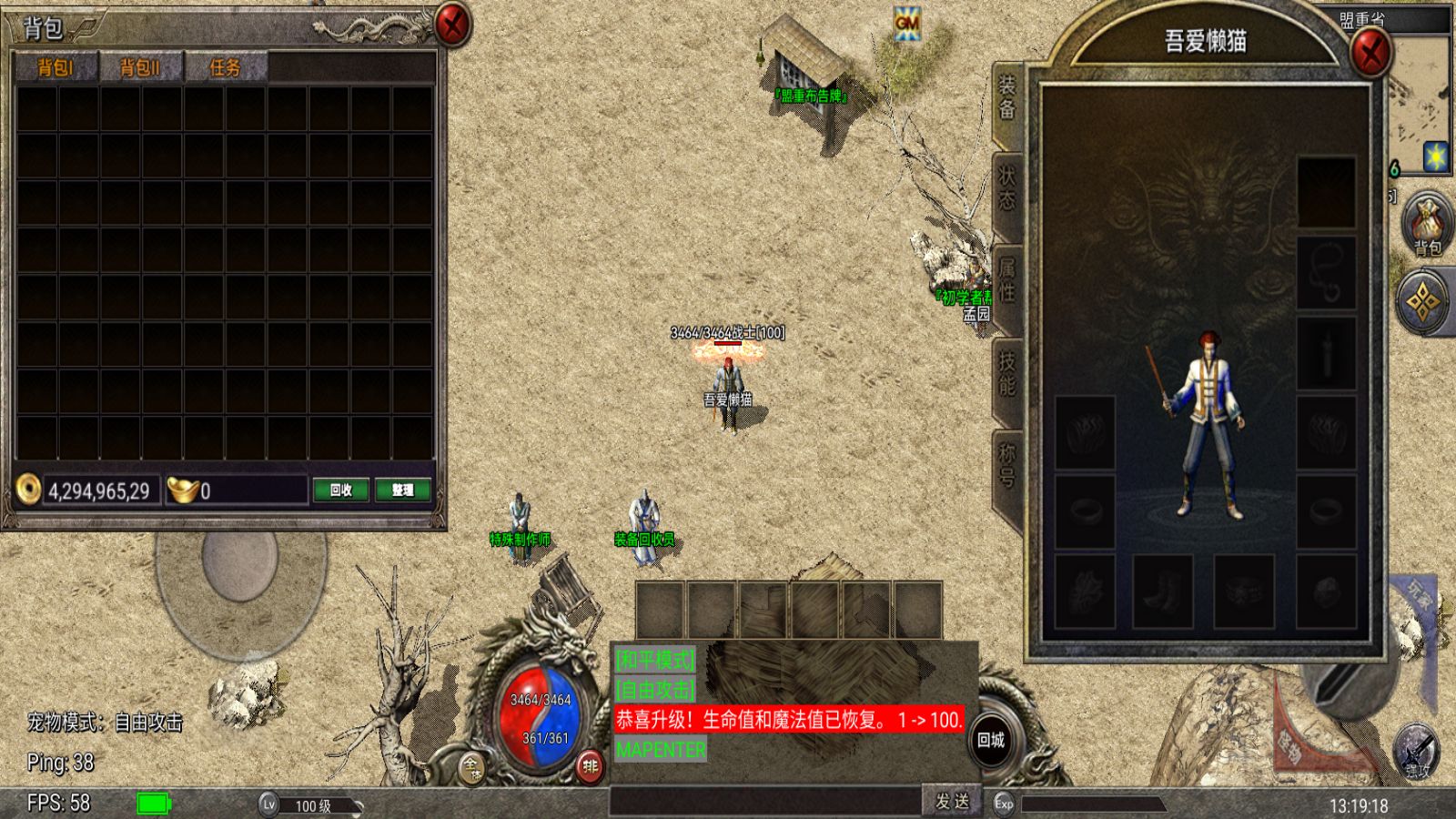
Task: Open the 背包II tab
Action: pyautogui.click(x=139, y=67)
